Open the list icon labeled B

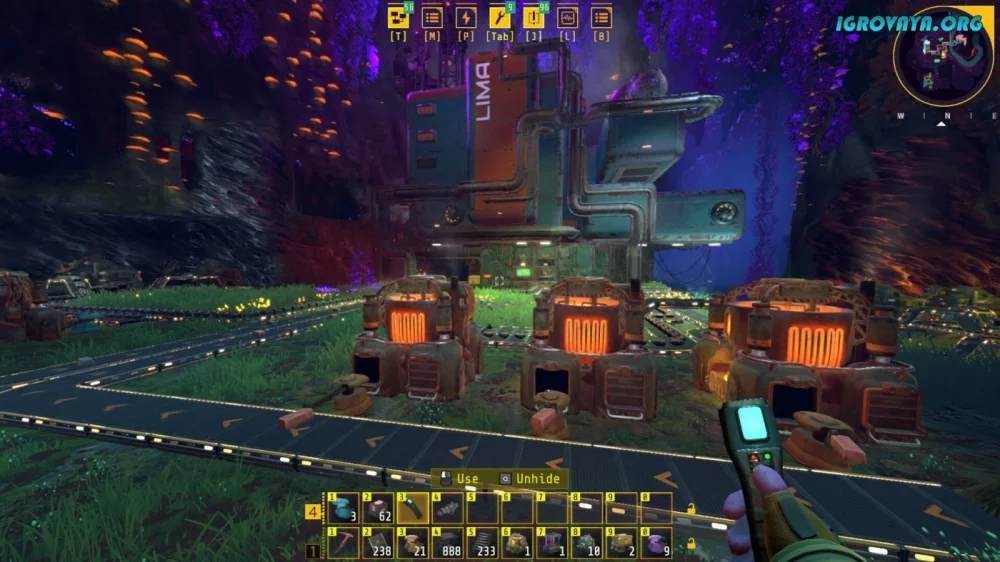point(601,17)
